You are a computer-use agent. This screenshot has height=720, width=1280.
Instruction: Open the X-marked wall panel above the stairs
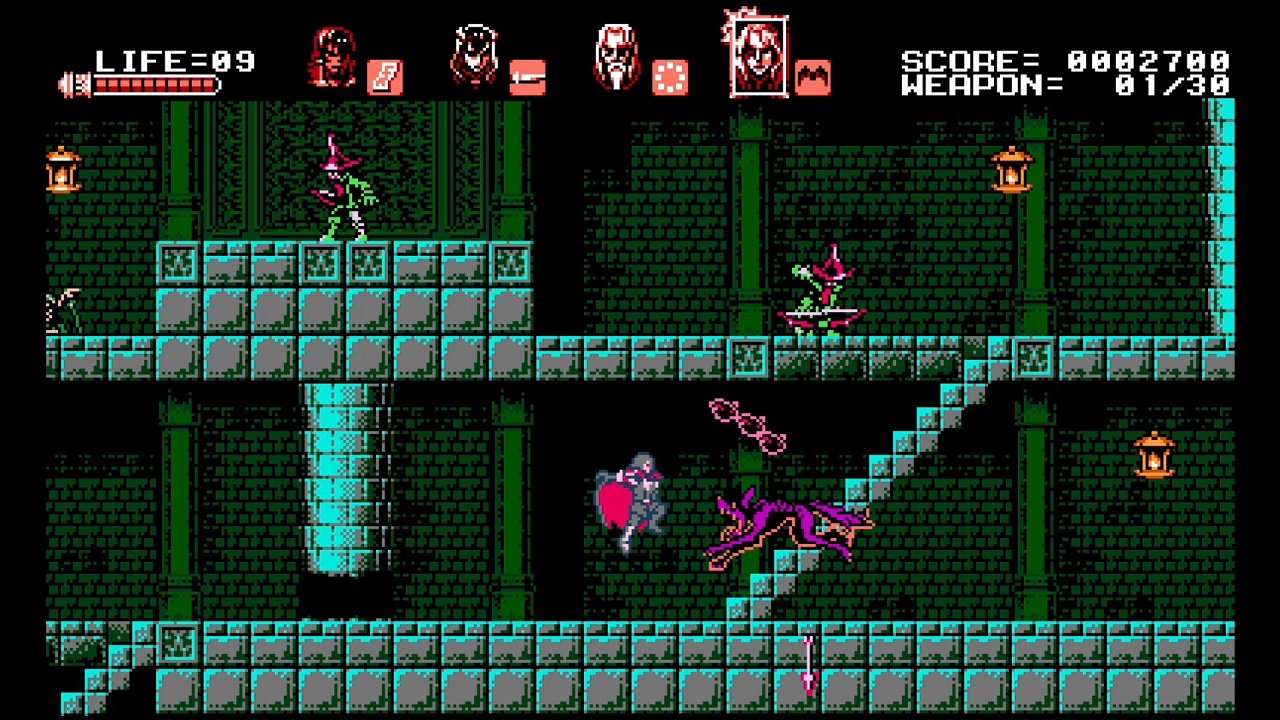[1036, 355]
